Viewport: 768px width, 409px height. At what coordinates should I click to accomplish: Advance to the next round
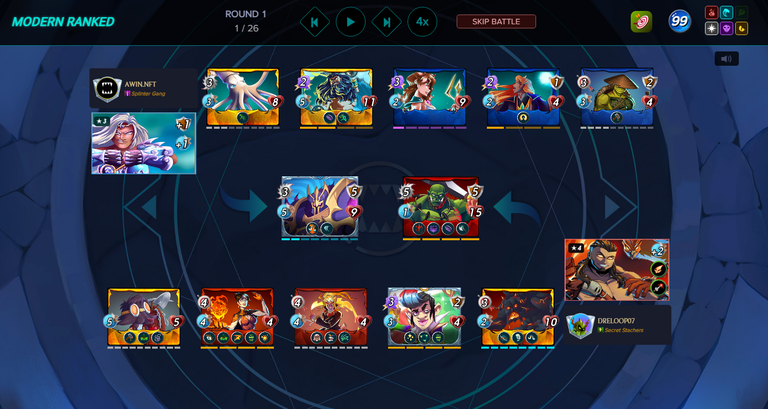pyautogui.click(x=386, y=21)
